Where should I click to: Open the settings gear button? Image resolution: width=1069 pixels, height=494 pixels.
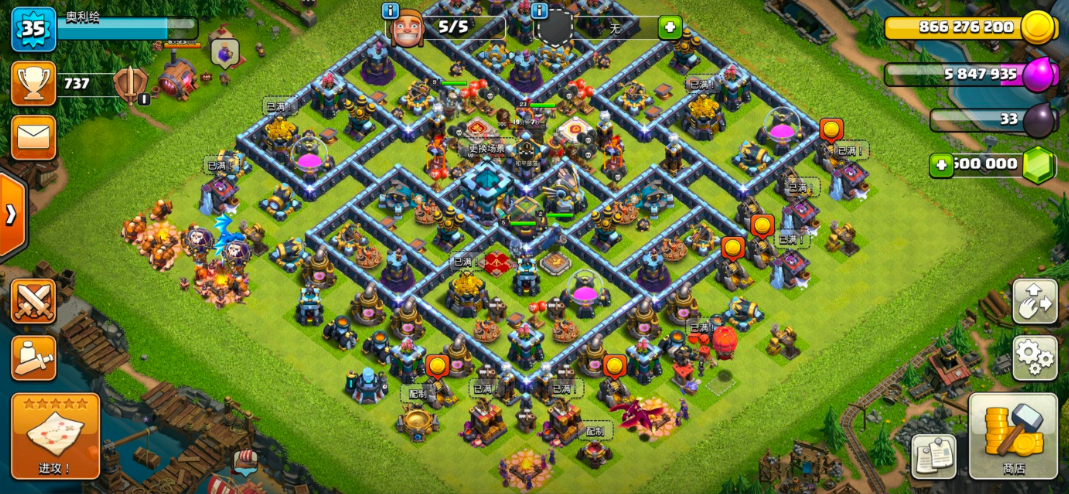click(1034, 357)
